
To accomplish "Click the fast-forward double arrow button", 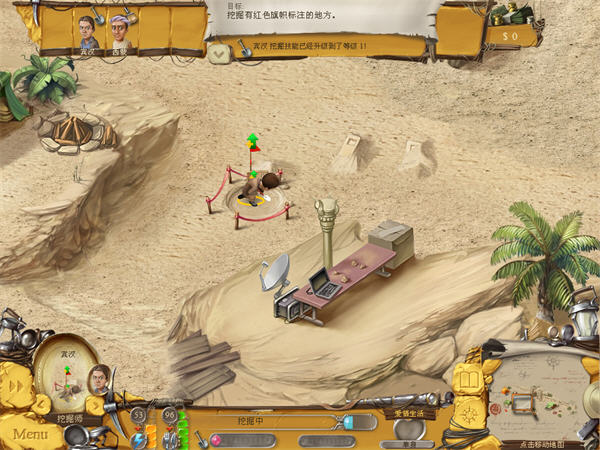I will pyautogui.click(x=15, y=386).
